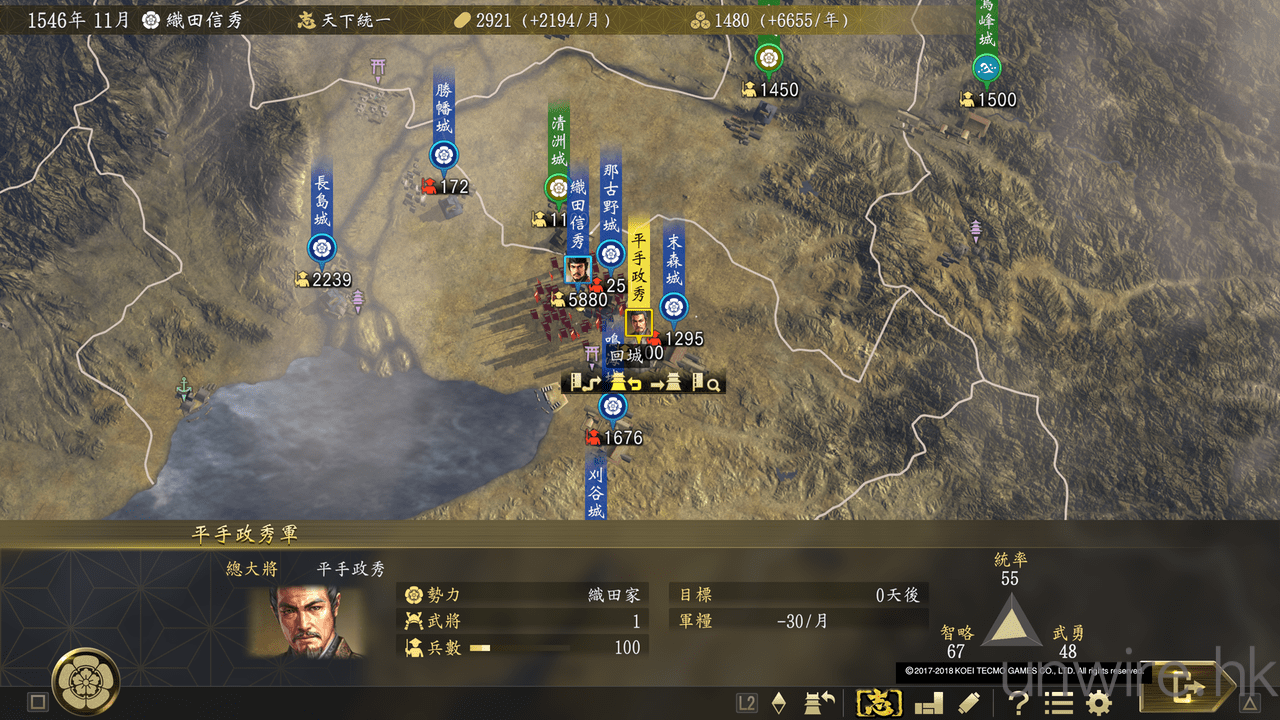The image size is (1280, 720).
Task: Open the settings gear
Action: [1099, 703]
